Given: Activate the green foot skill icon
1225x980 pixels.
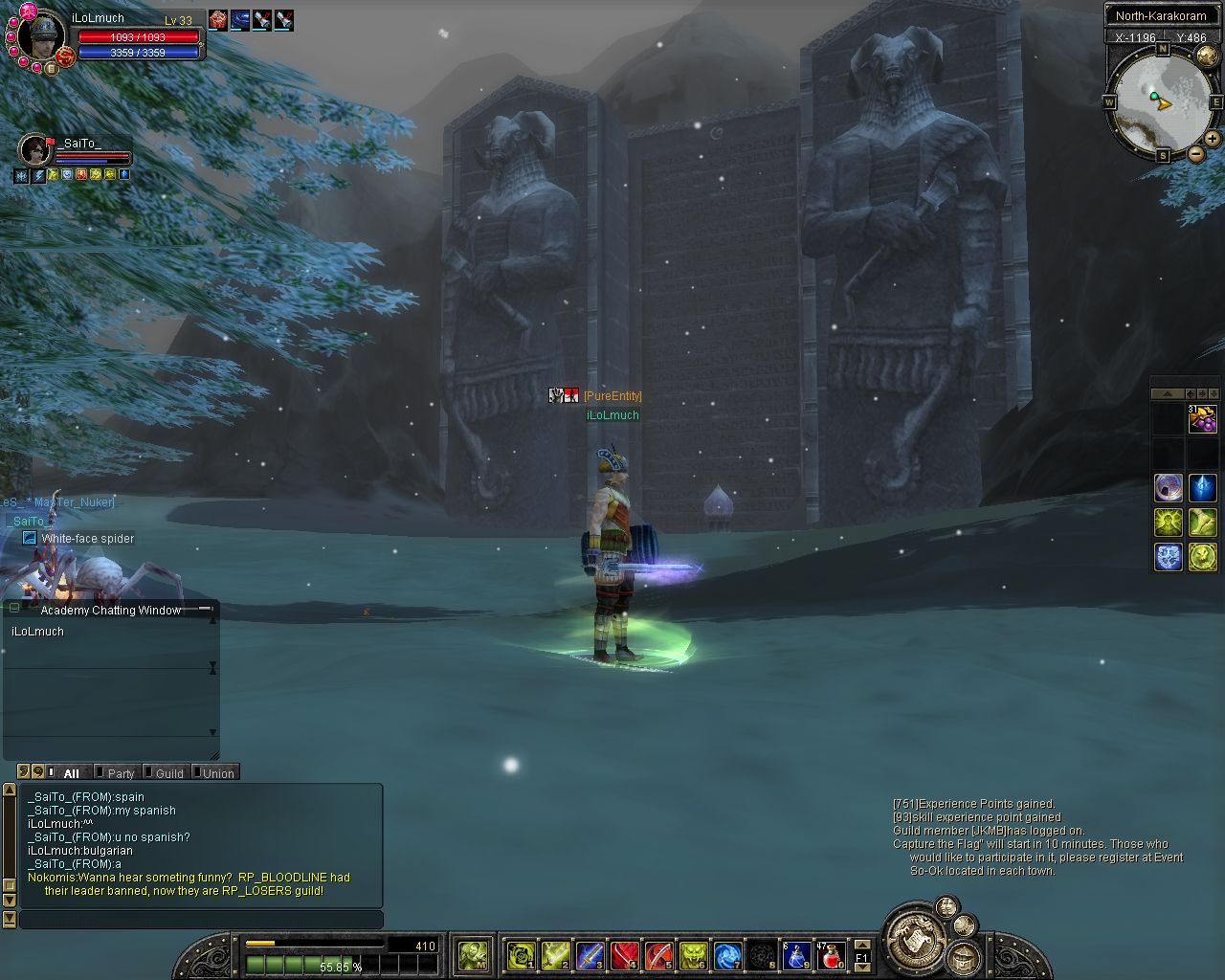Looking at the screenshot, I should (1202, 523).
